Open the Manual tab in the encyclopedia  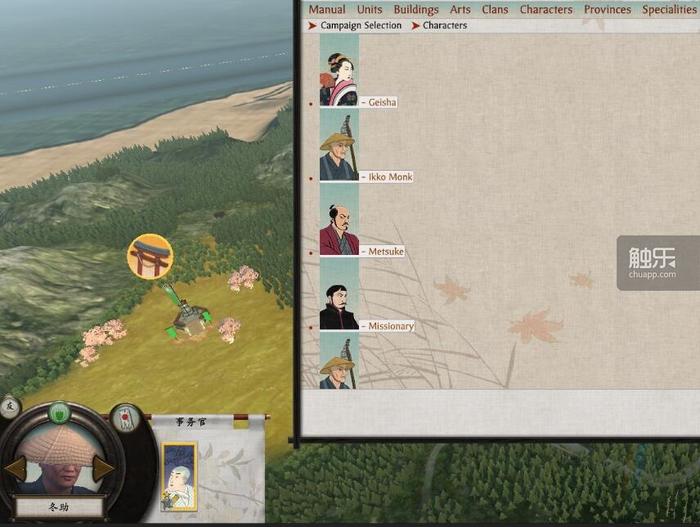[327, 10]
